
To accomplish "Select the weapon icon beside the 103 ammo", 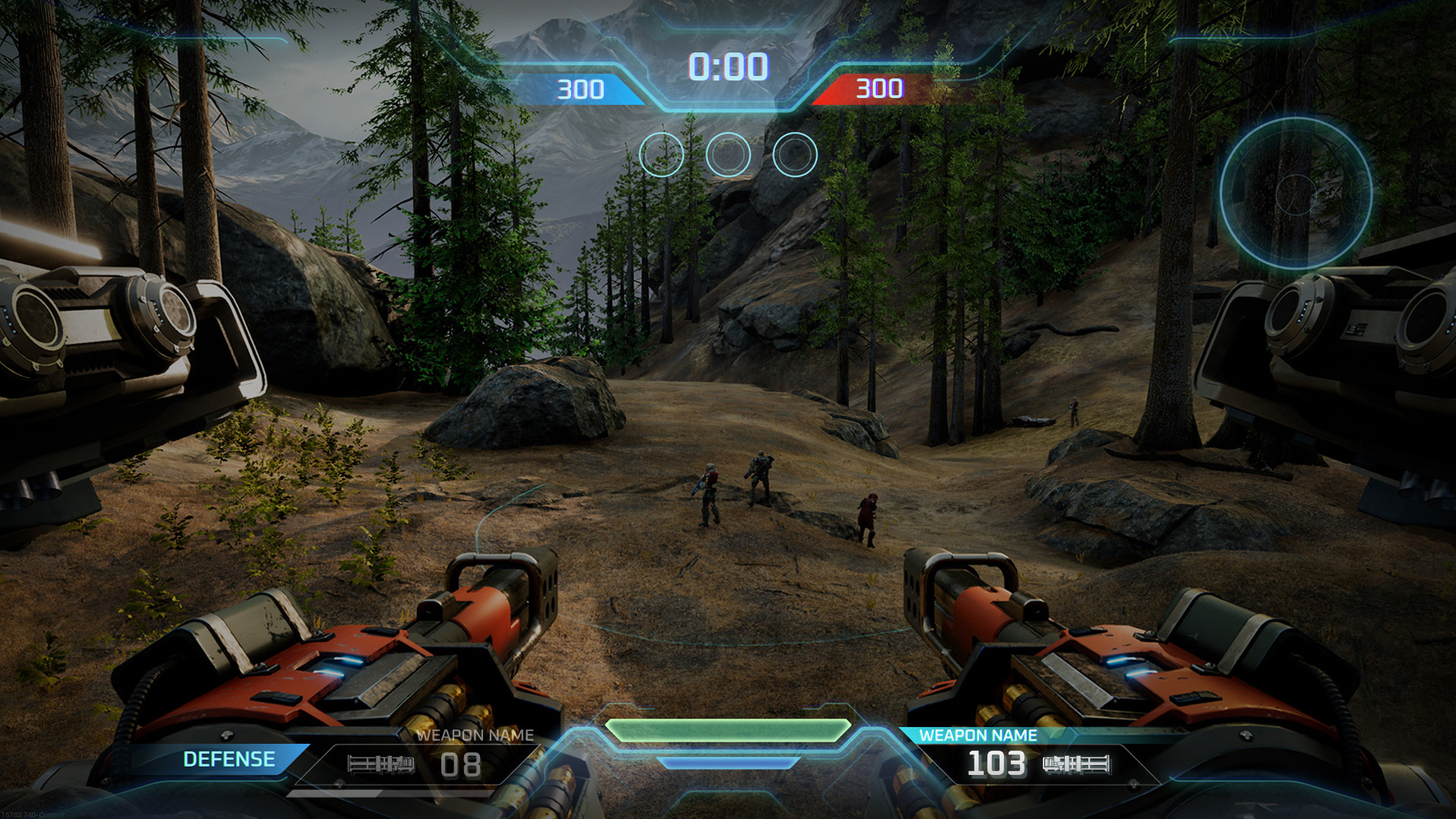I will coord(1076,764).
